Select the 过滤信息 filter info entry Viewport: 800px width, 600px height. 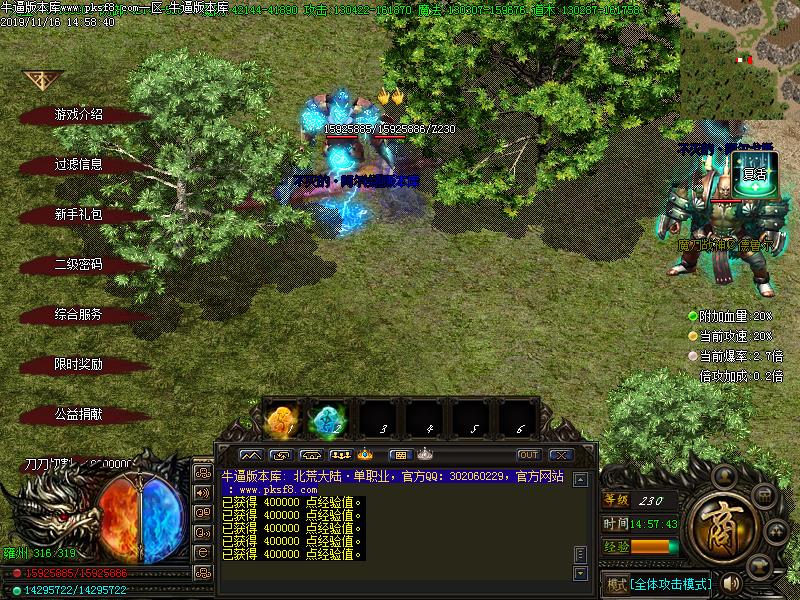click(78, 165)
